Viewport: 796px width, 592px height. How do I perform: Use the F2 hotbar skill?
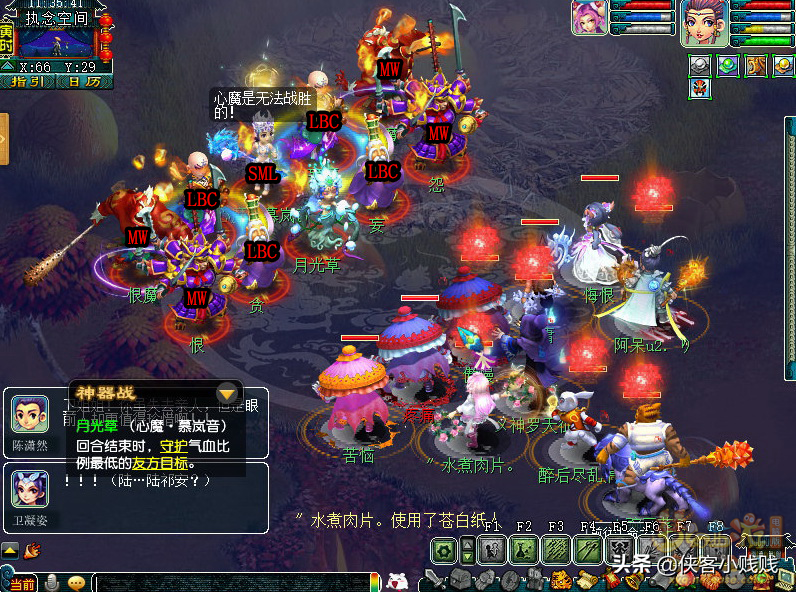pyautogui.click(x=523, y=549)
